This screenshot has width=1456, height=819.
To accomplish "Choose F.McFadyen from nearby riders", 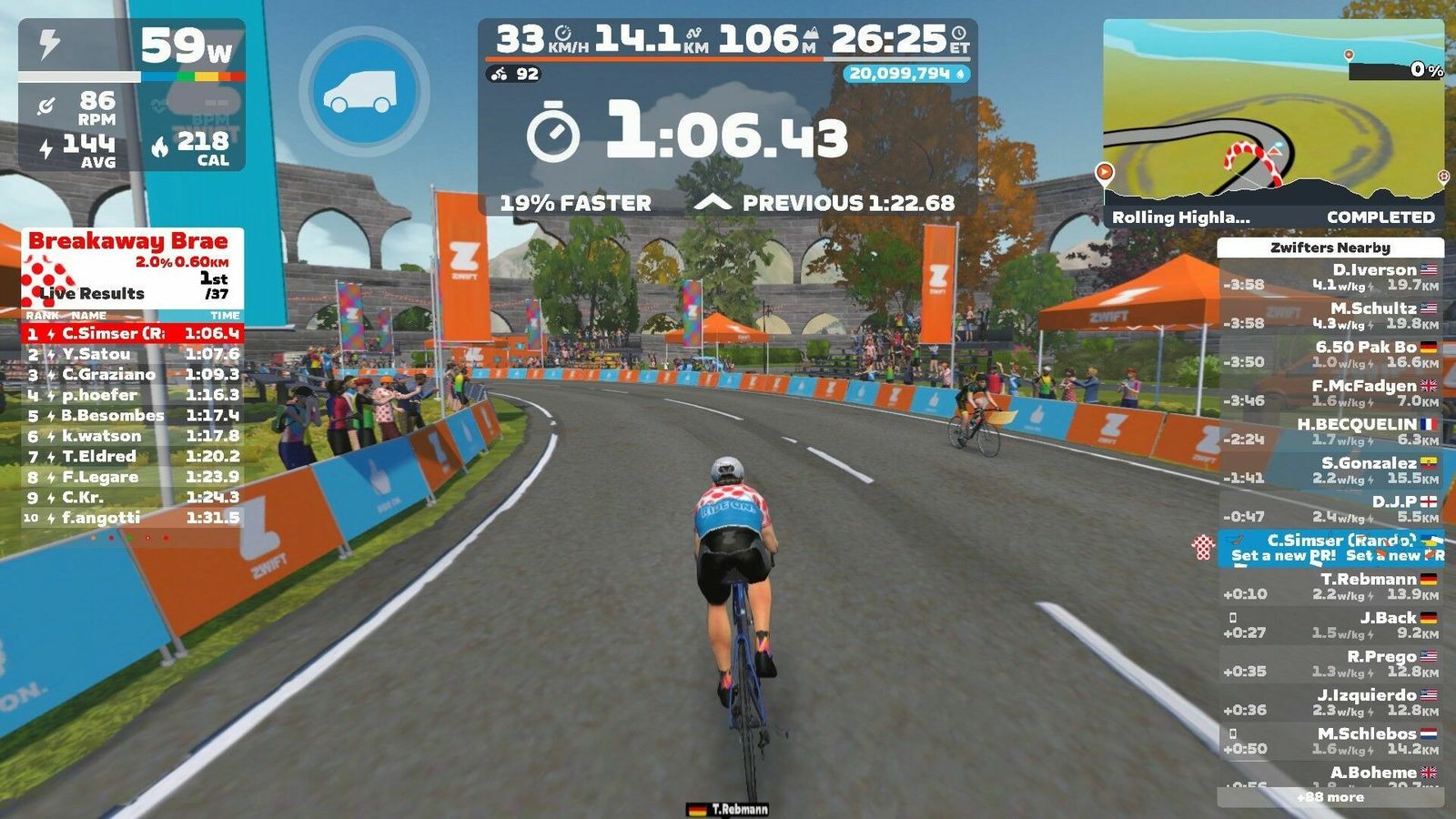I will (x=1330, y=393).
